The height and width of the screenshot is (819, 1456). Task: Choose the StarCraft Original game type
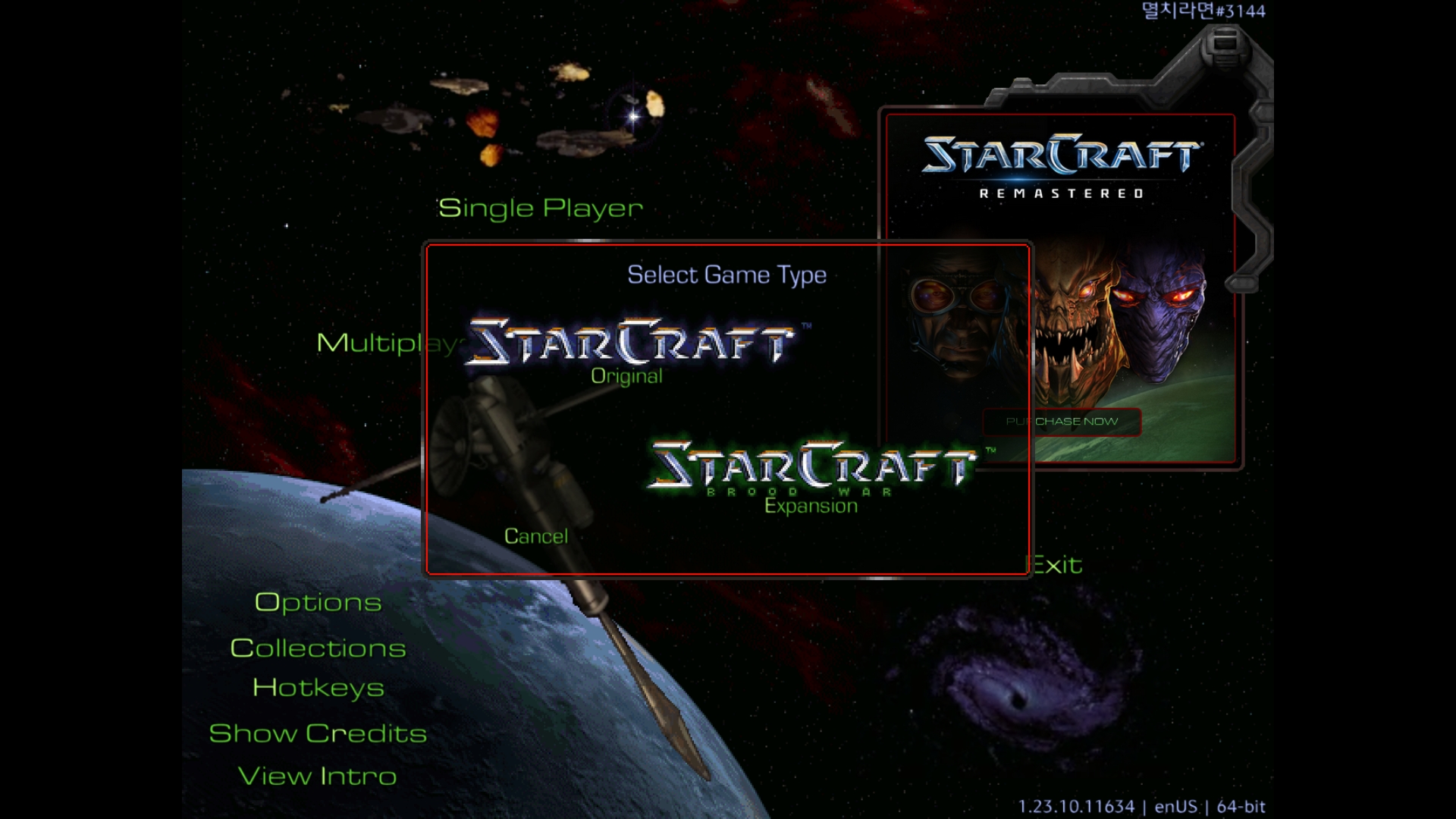pyautogui.click(x=631, y=350)
